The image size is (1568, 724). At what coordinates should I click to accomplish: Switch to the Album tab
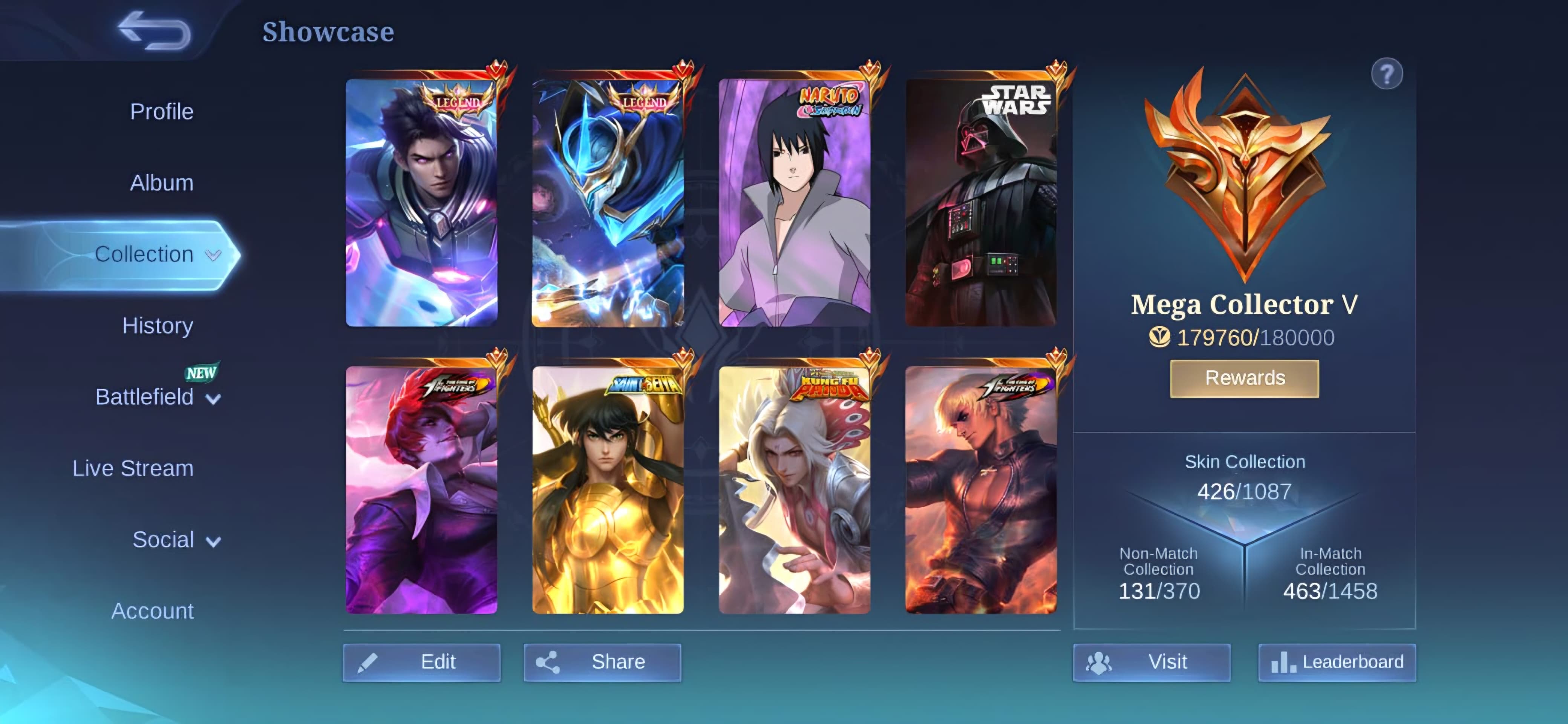[161, 183]
